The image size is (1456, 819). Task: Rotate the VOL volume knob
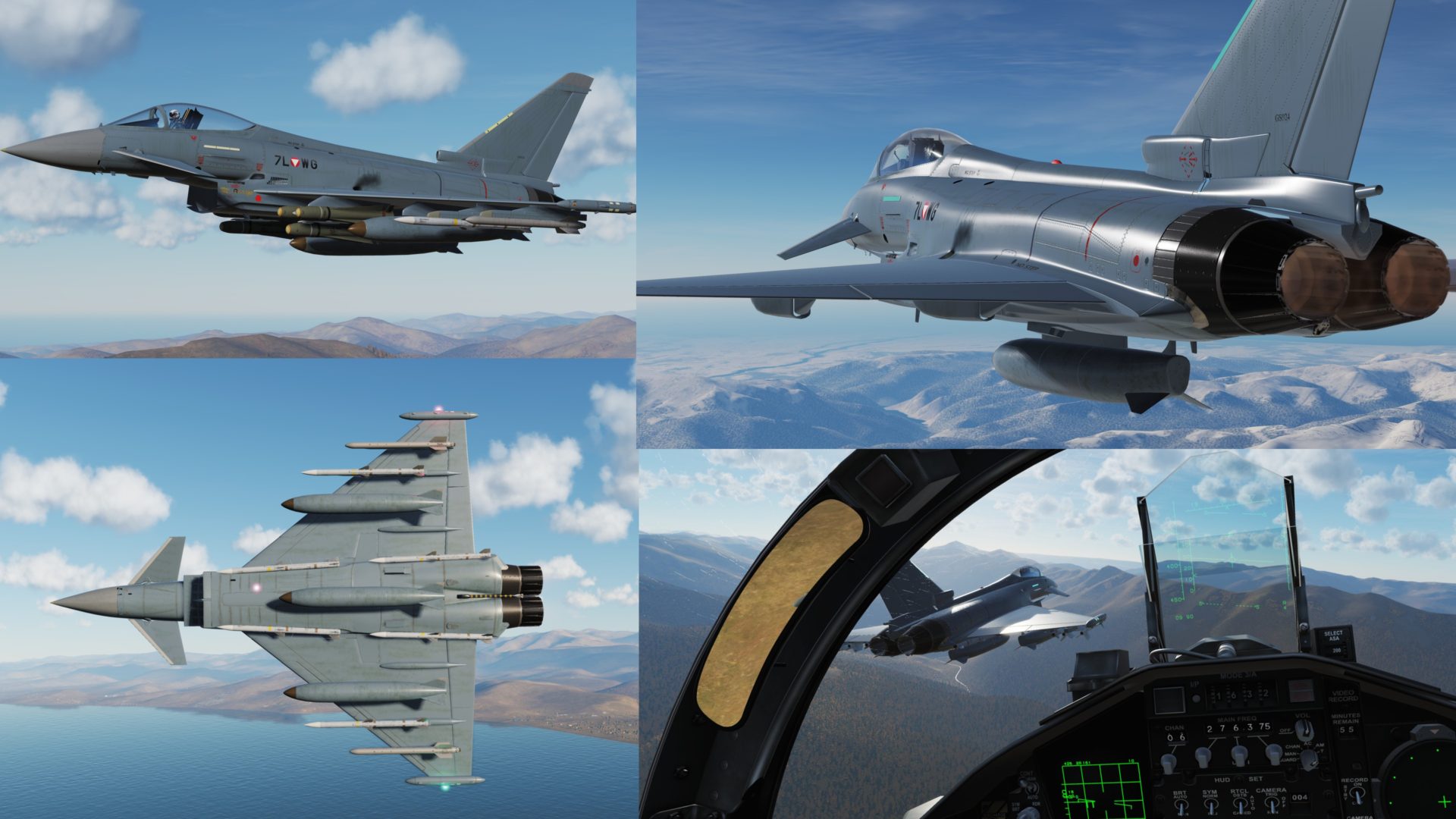click(x=1305, y=730)
